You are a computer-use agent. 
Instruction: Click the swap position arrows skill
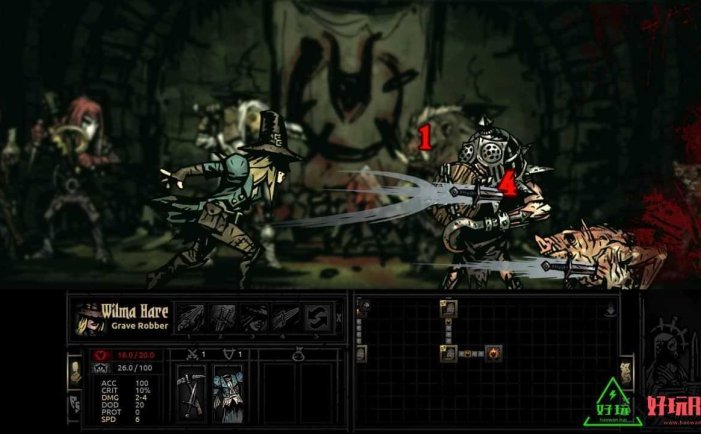[317, 318]
